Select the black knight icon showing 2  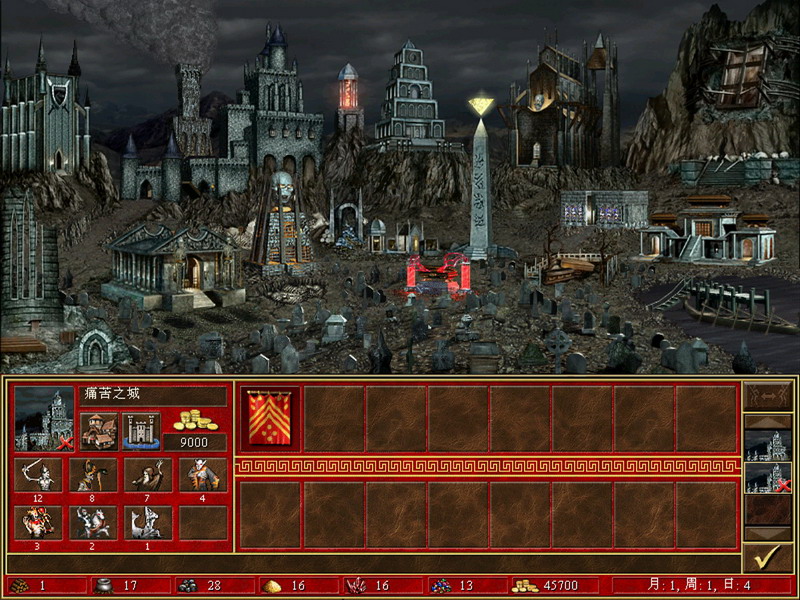pos(93,521)
